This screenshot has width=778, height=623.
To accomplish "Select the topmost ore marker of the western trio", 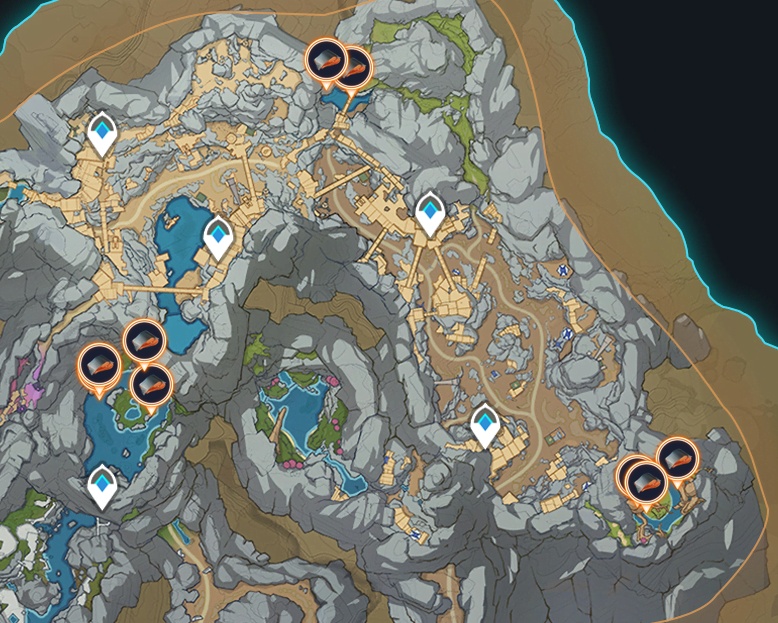I will 143,342.
